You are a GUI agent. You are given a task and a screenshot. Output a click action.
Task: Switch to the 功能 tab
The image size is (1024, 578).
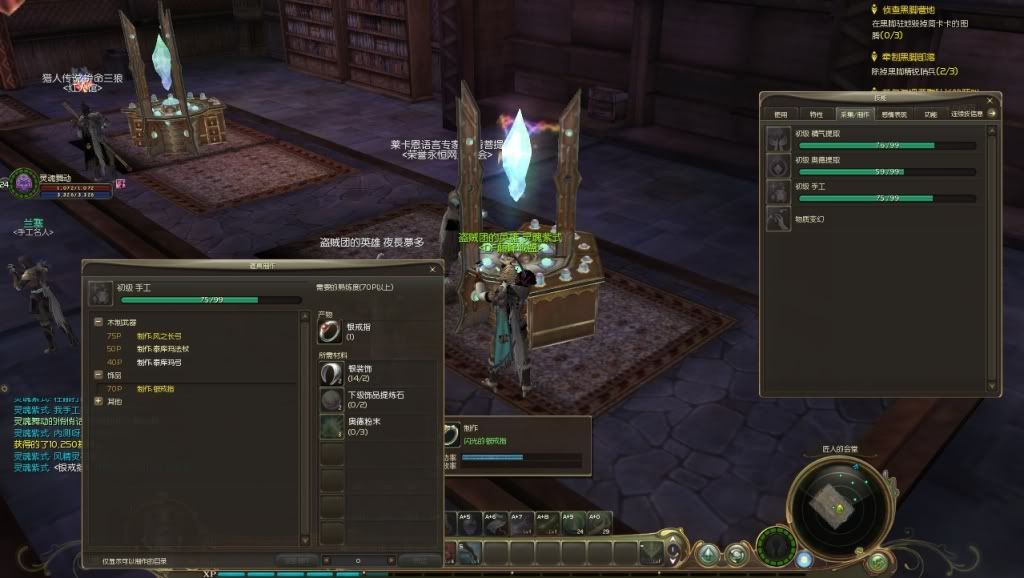coord(930,114)
